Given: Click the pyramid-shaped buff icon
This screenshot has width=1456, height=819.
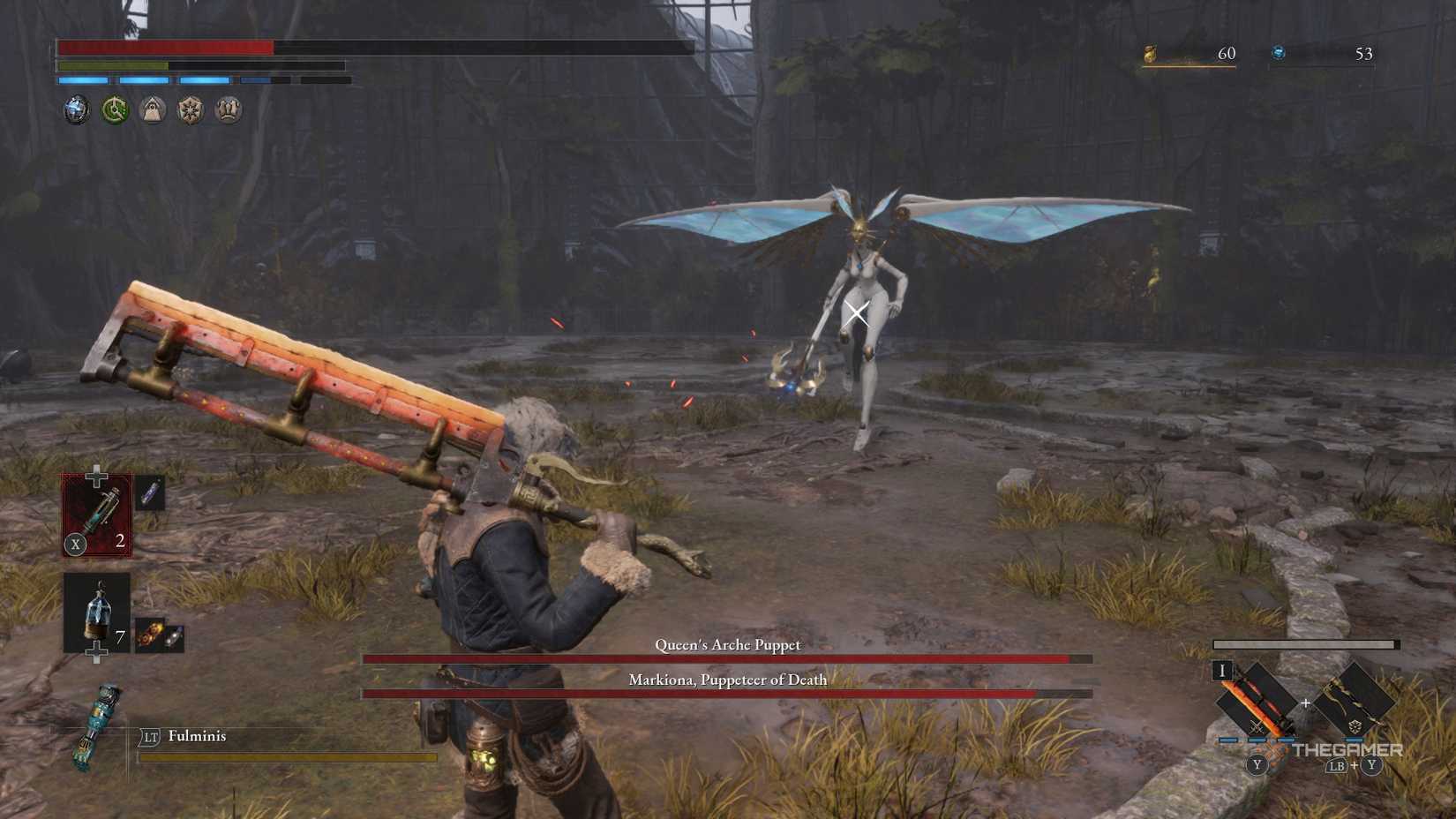Looking at the screenshot, I should pos(152,109).
